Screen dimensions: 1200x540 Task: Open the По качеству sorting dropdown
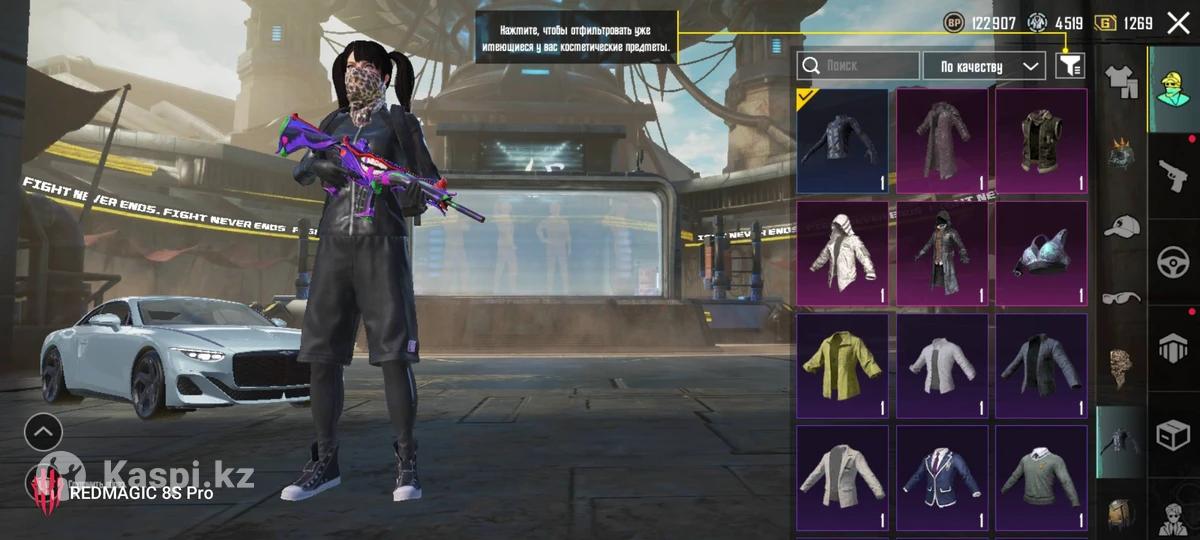pyautogui.click(x=983, y=66)
